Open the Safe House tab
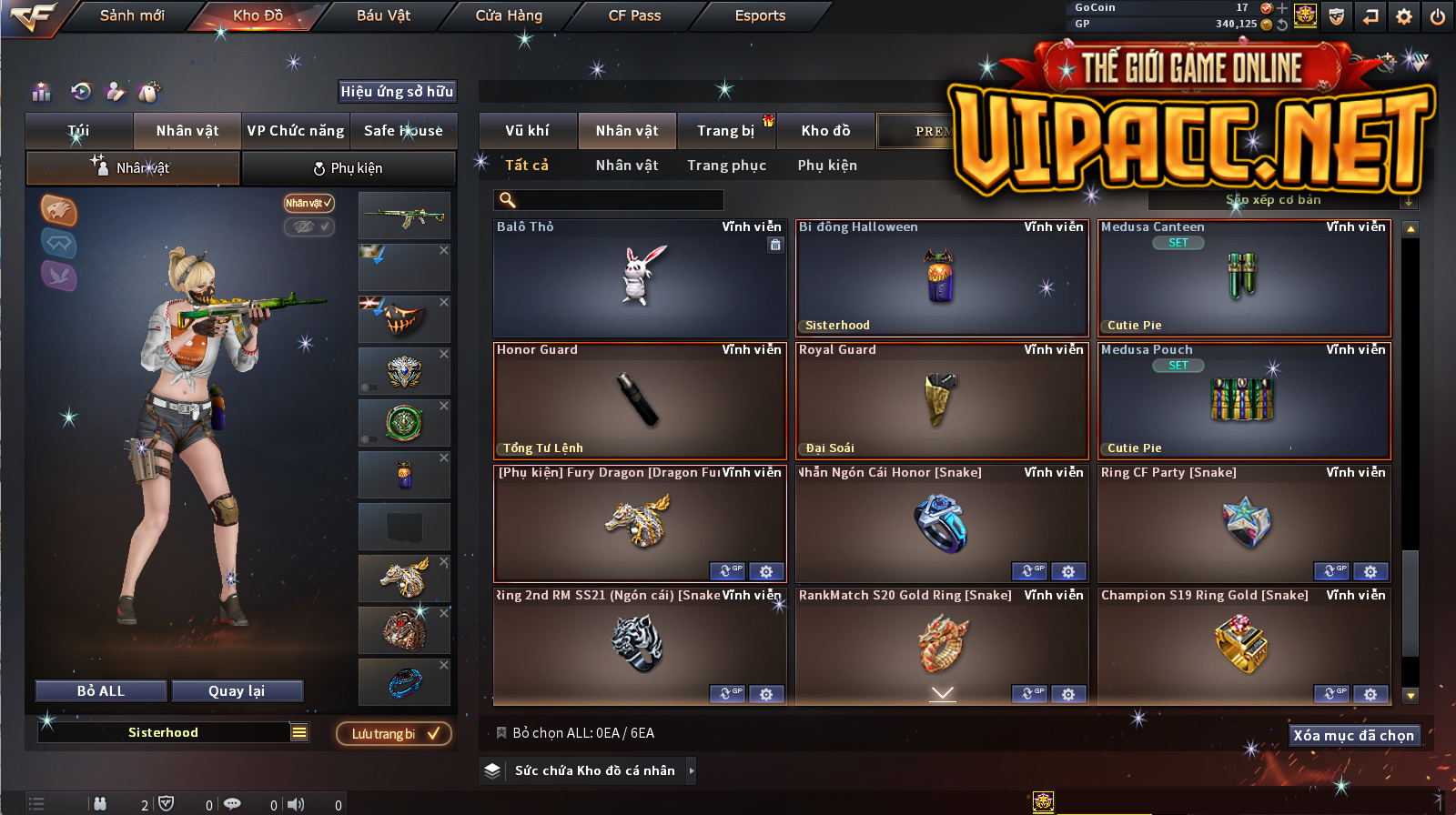 tap(403, 131)
